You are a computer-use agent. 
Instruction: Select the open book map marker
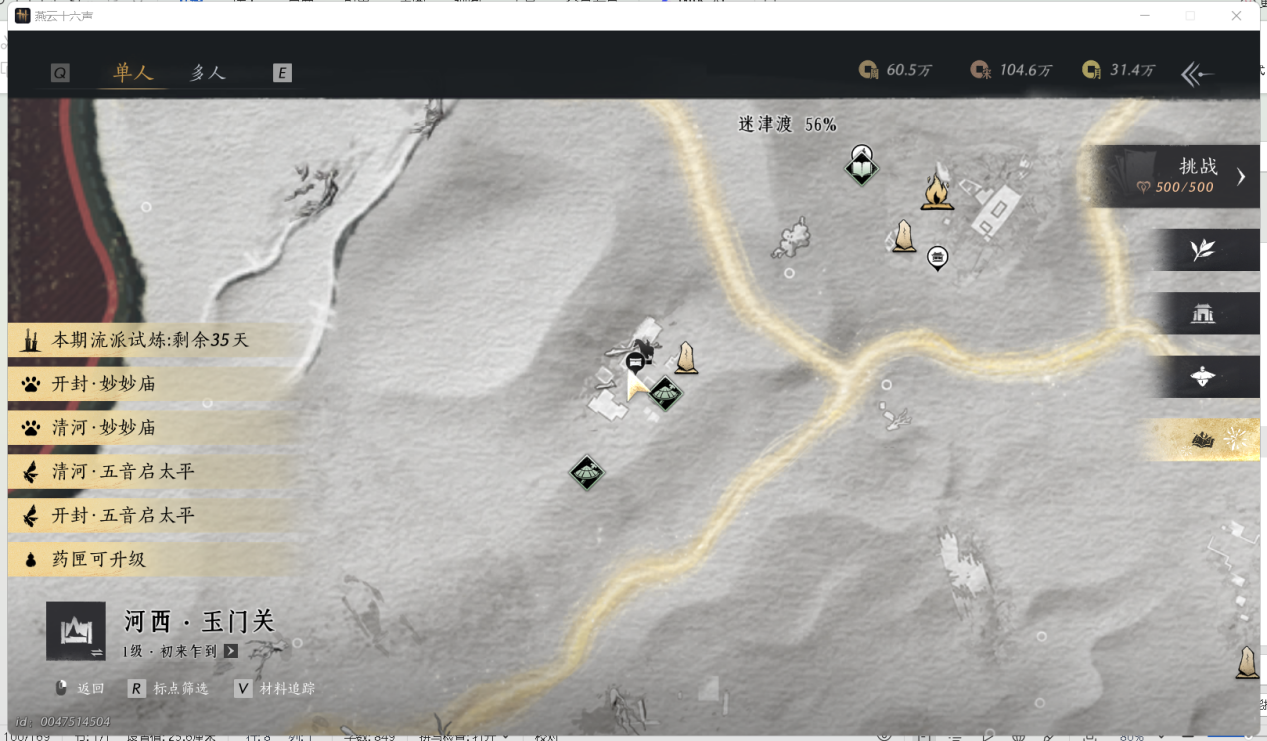(x=861, y=170)
